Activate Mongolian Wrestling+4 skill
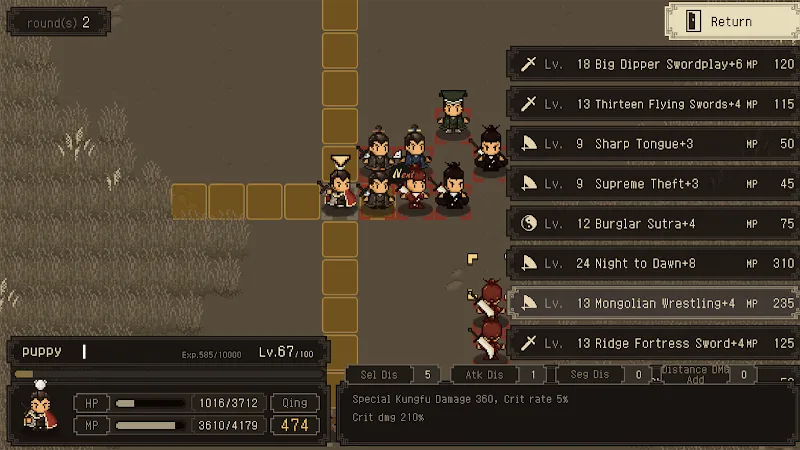This screenshot has height=450, width=800. pos(654,303)
